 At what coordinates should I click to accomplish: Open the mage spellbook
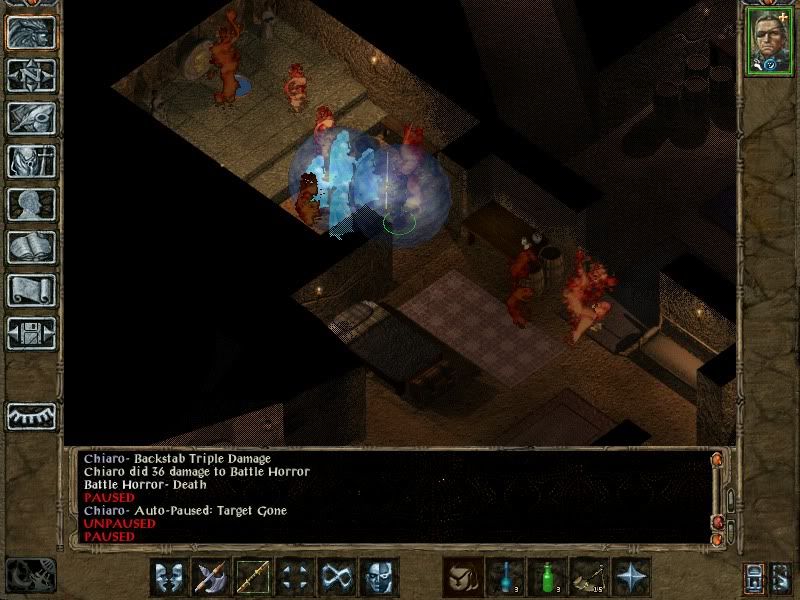(x=31, y=247)
